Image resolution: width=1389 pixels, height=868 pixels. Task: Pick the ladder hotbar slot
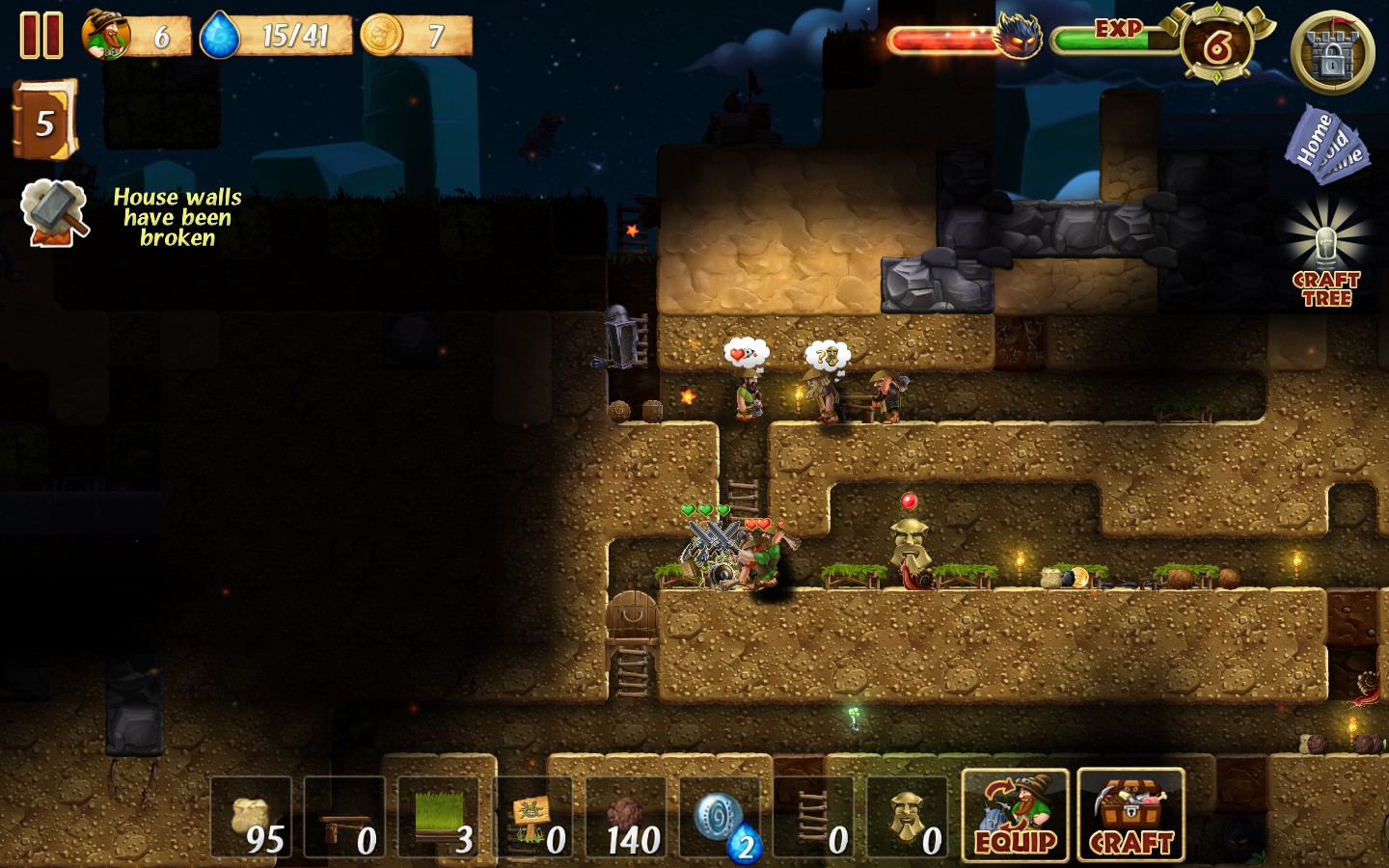tap(814, 818)
